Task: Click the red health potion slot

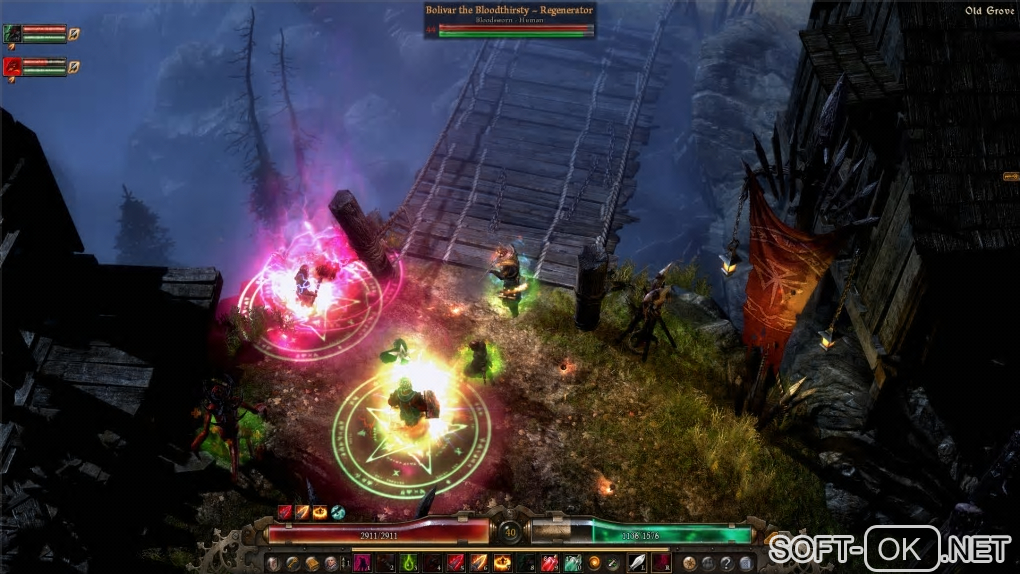Action: pyautogui.click(x=549, y=563)
